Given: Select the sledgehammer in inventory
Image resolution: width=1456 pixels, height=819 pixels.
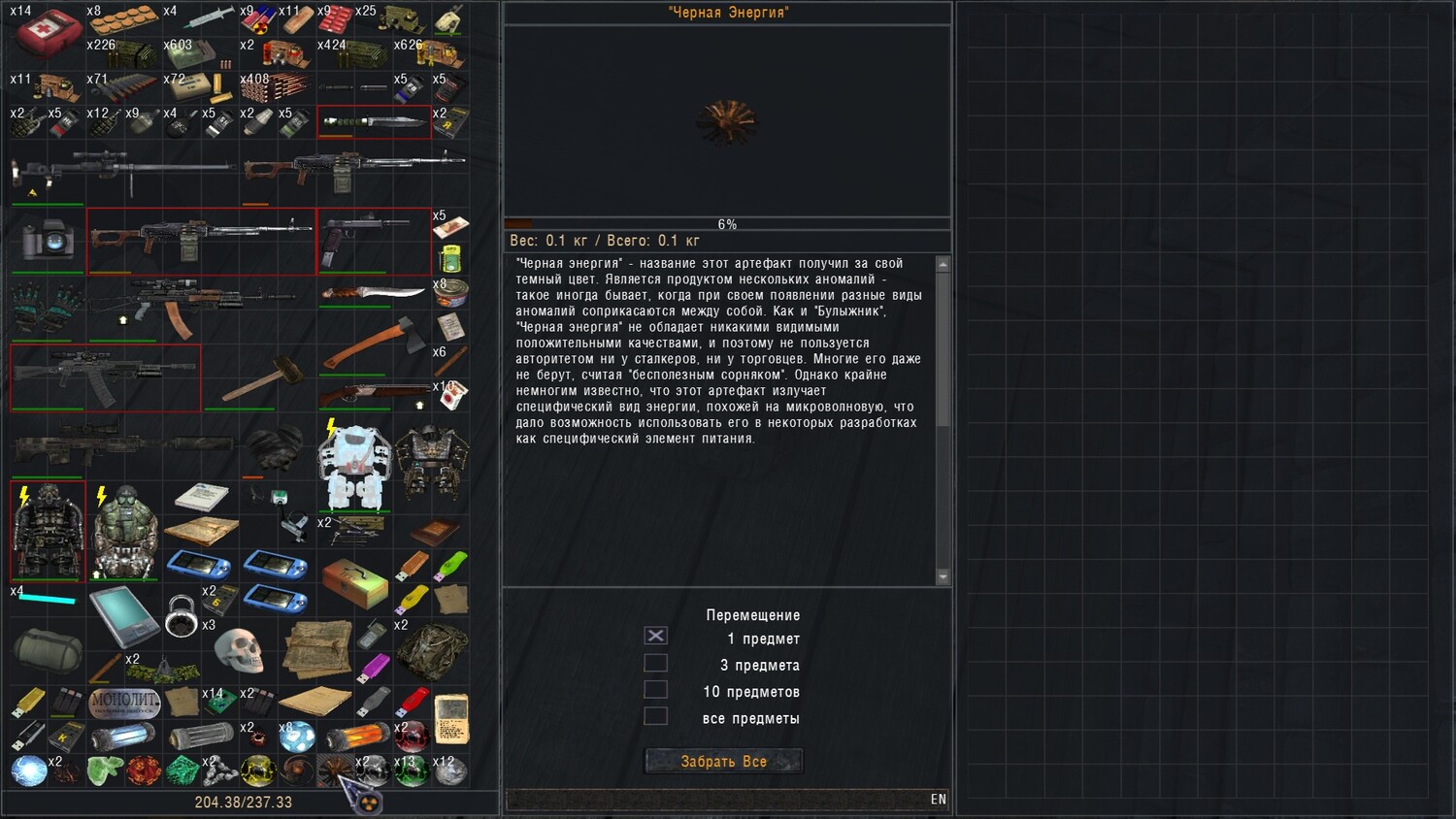Looking at the screenshot, I should tap(259, 377).
